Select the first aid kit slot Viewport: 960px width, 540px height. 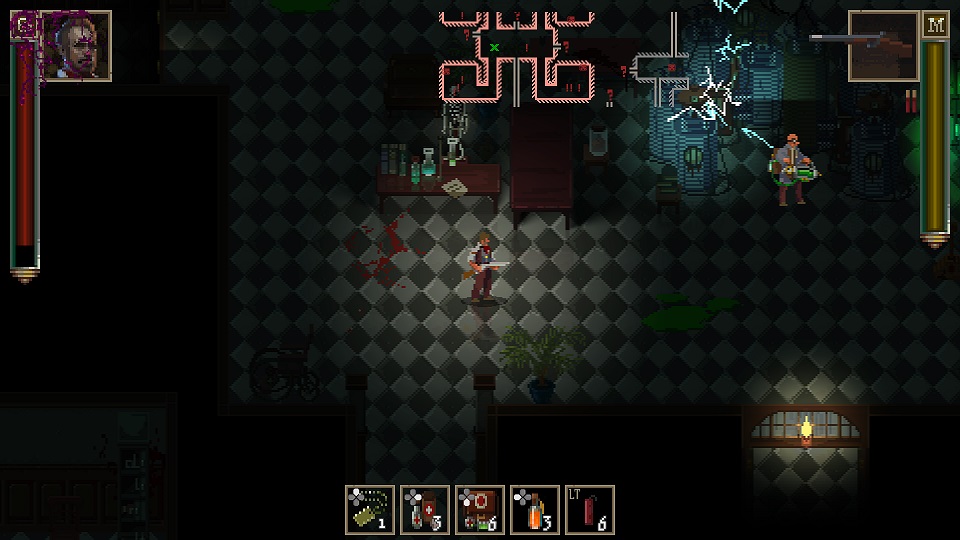pos(480,509)
